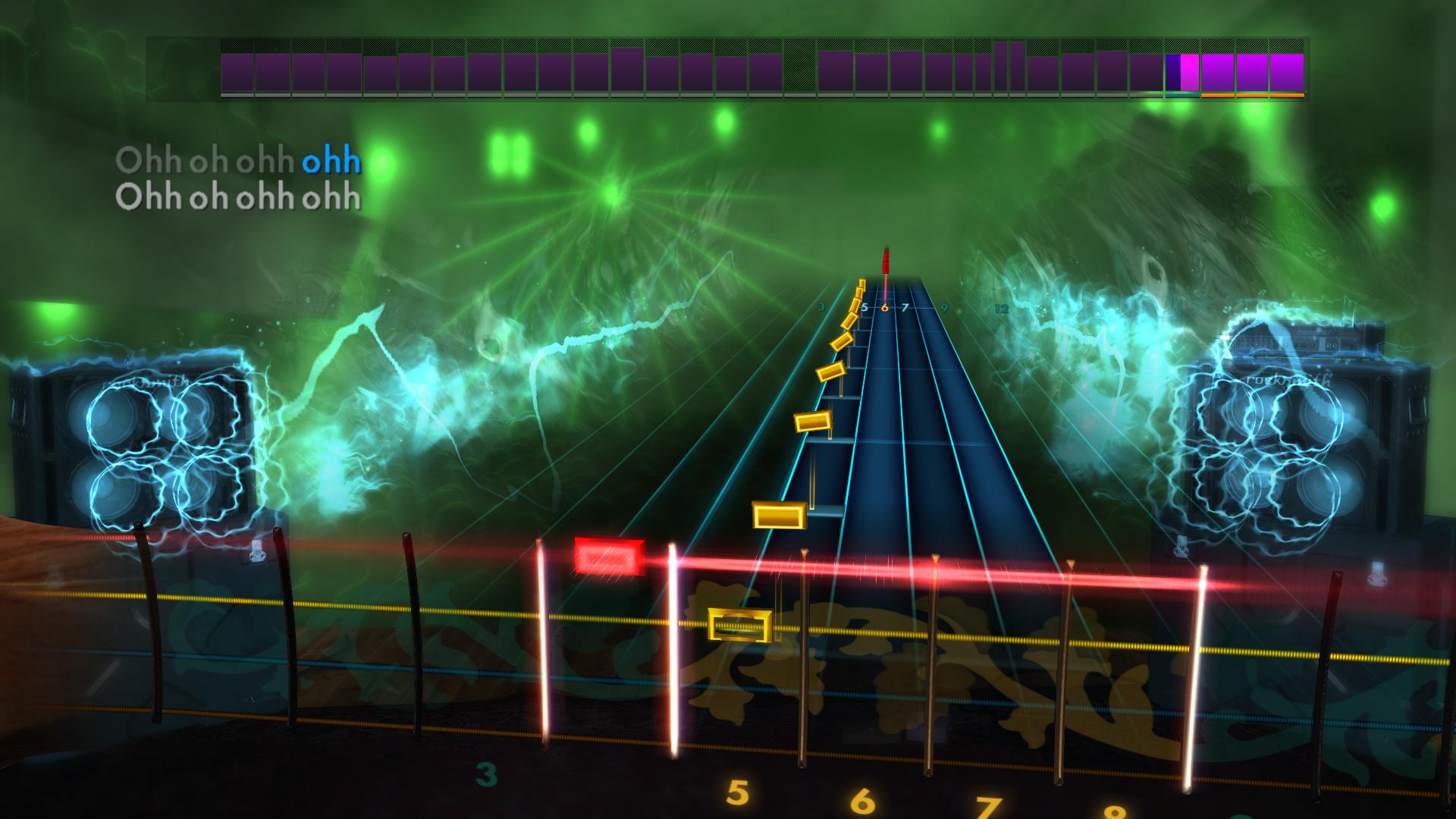Select the teal fret number 9 on the lane
This screenshot has height=819, width=1456.
click(944, 309)
